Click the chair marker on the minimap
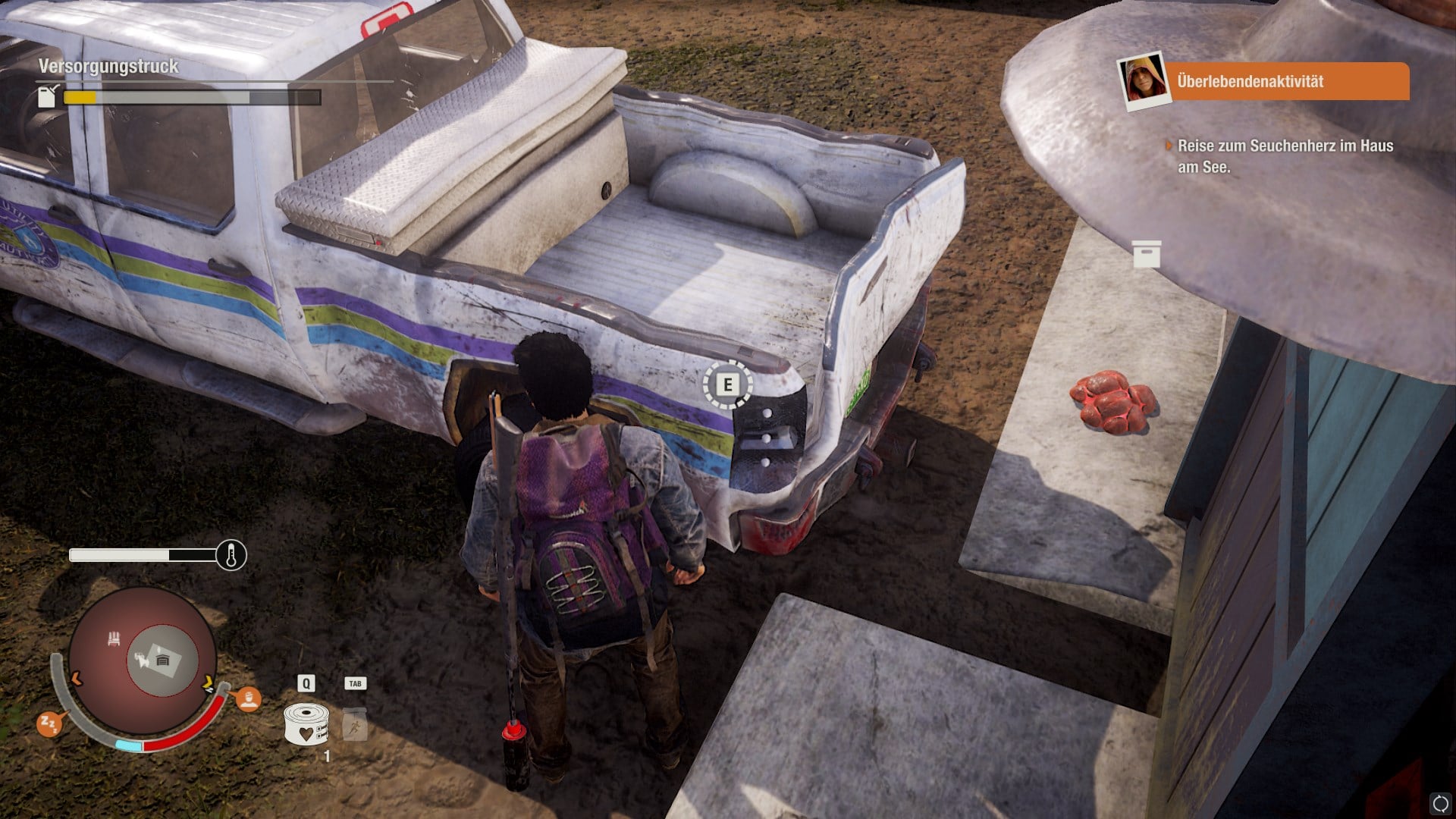Image resolution: width=1456 pixels, height=819 pixels. [x=114, y=639]
